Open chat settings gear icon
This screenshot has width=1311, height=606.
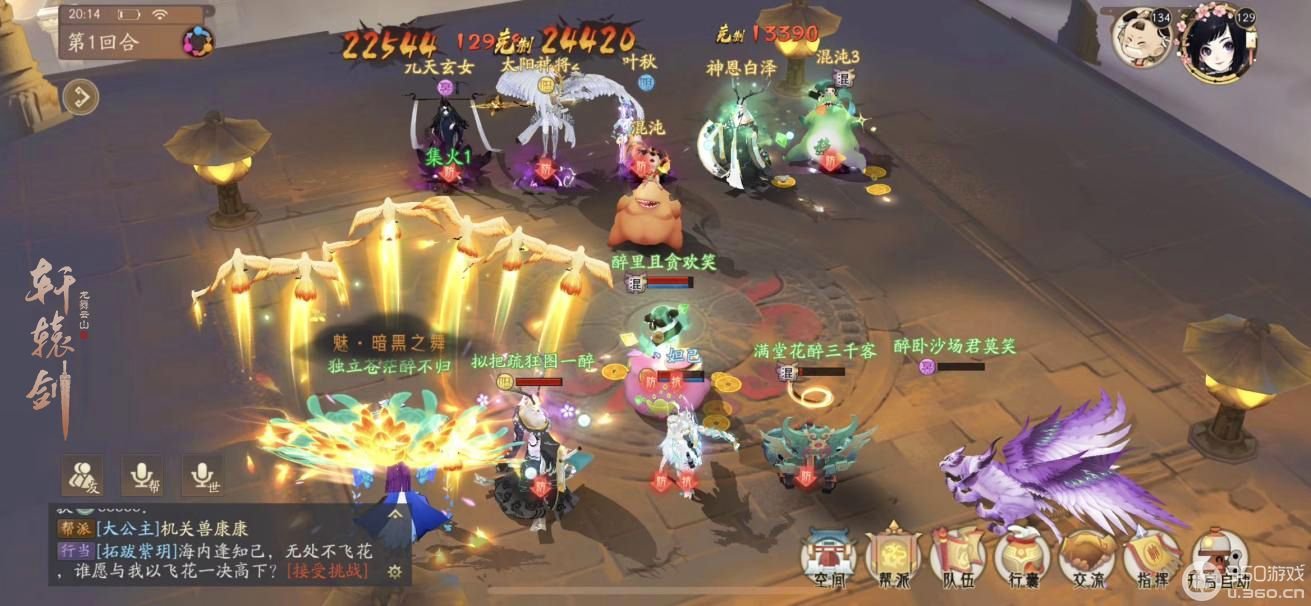(395, 571)
